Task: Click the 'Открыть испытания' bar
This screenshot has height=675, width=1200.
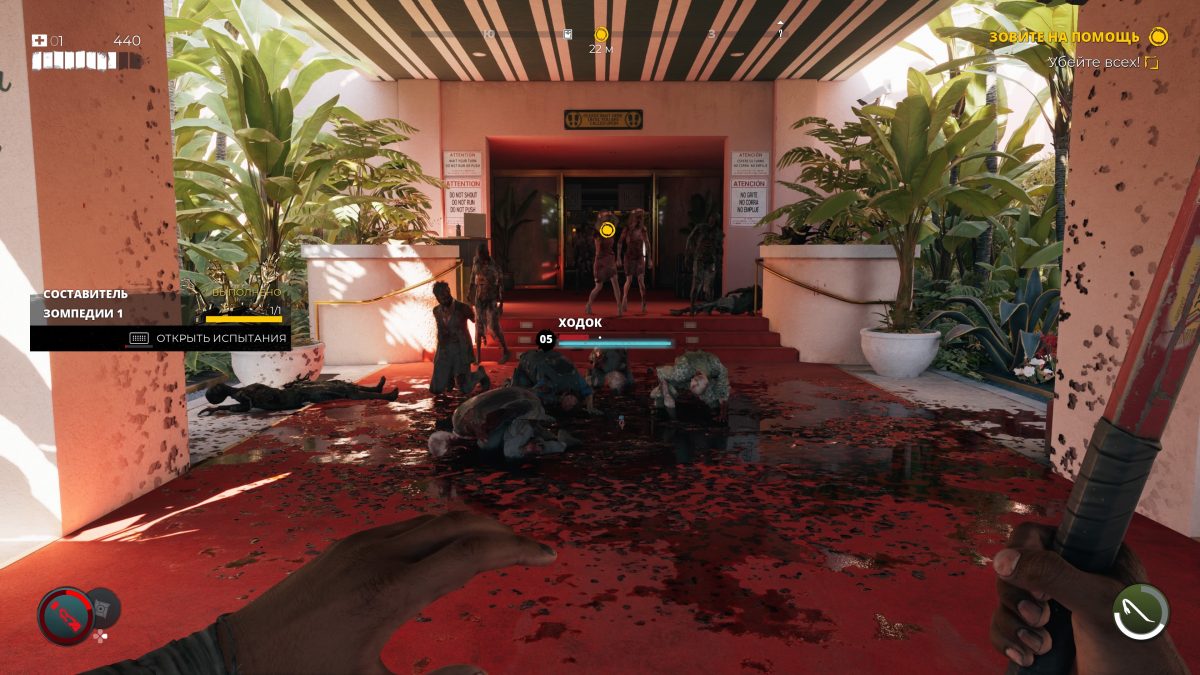Action: (x=209, y=338)
